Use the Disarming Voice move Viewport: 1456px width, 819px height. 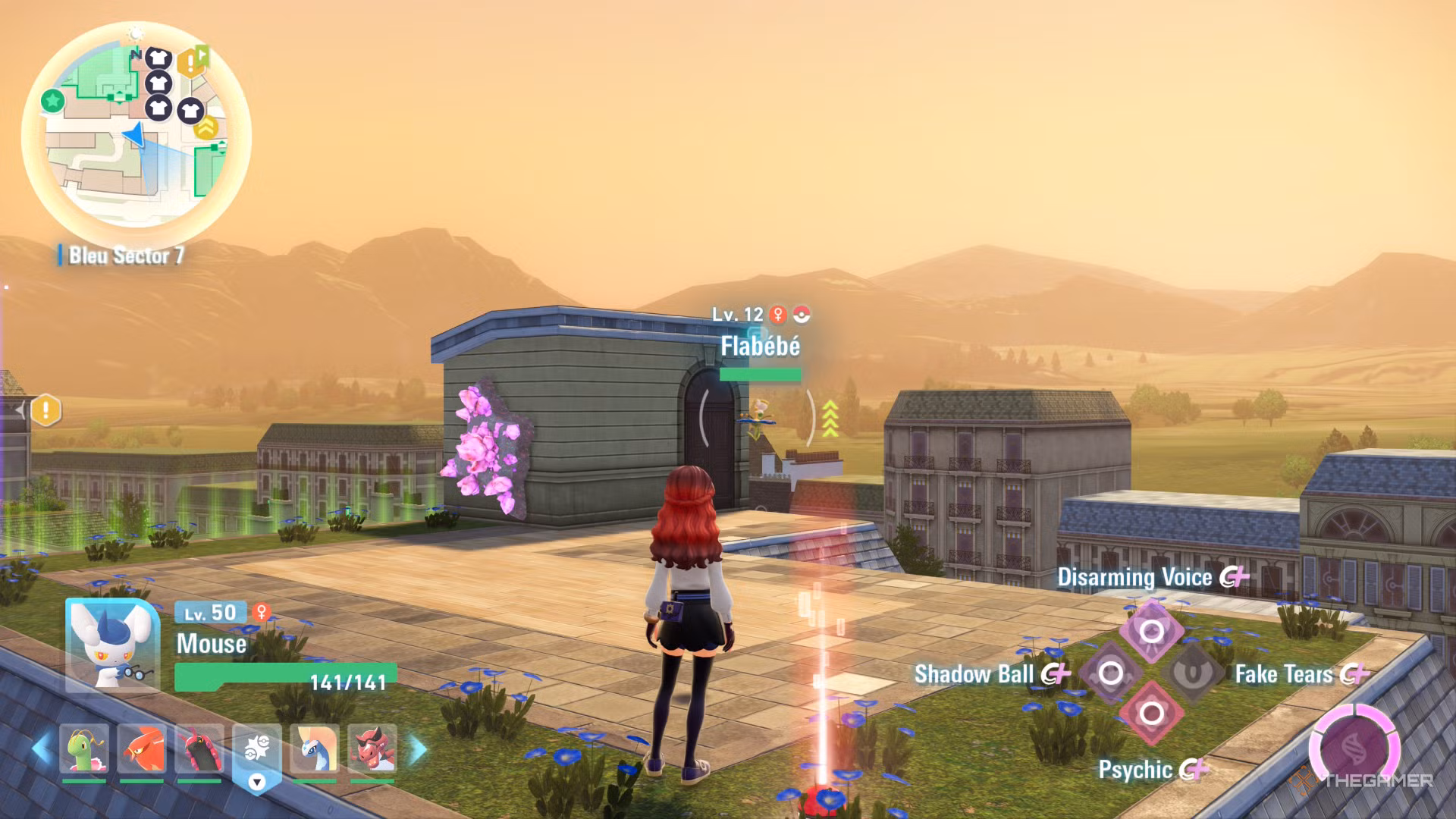pyautogui.click(x=1151, y=631)
